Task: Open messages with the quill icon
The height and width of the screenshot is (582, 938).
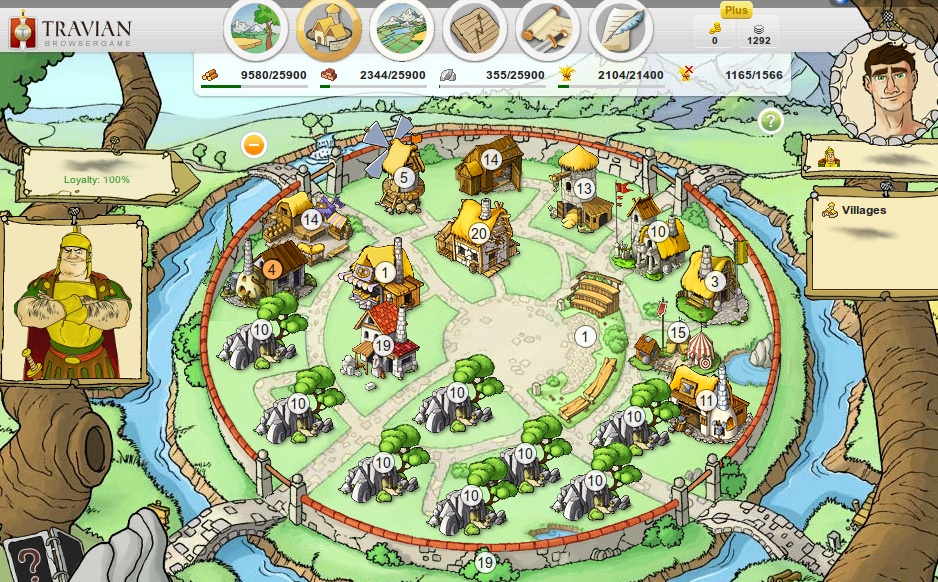Action: coord(621,29)
